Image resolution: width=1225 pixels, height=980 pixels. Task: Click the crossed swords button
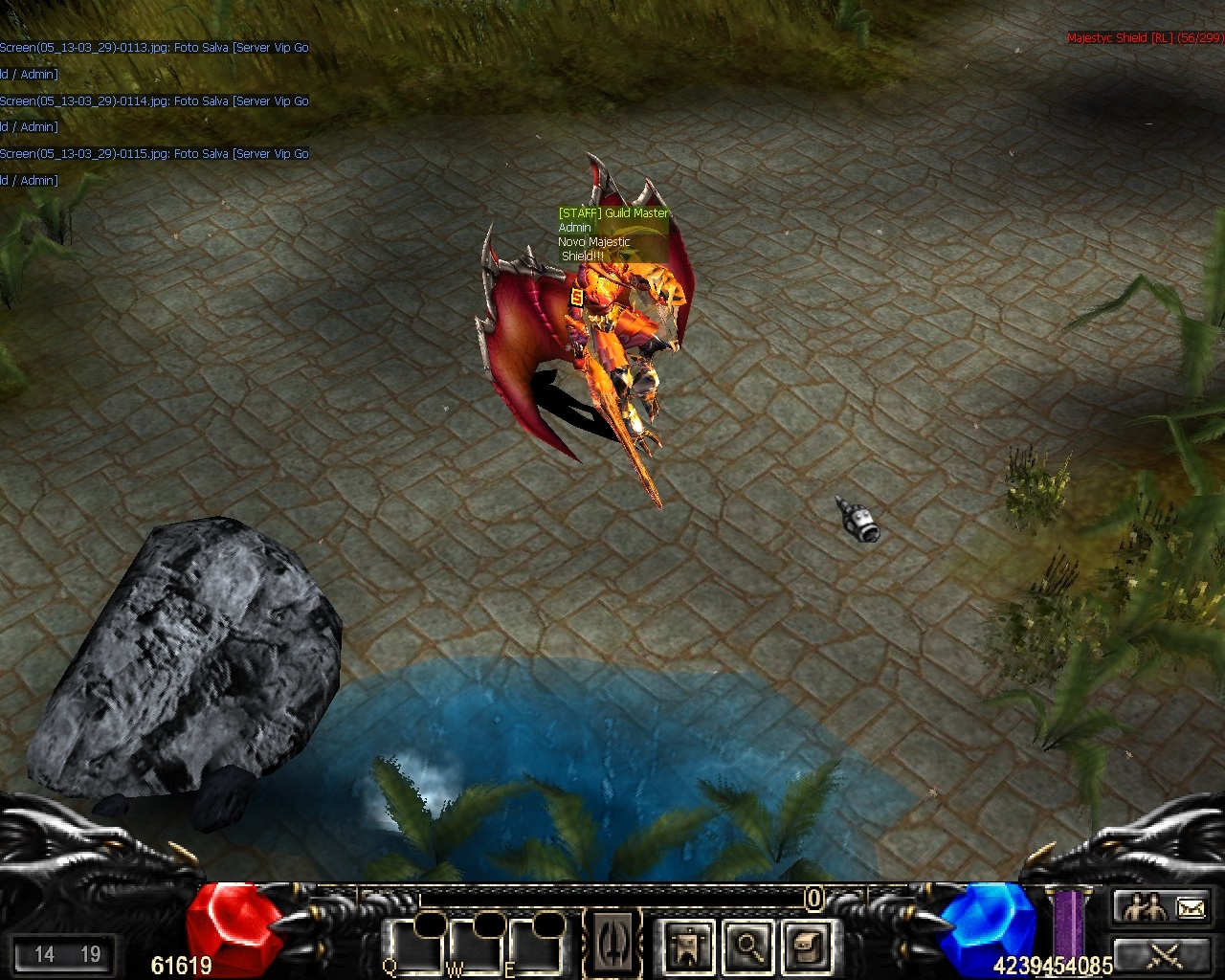click(1161, 954)
